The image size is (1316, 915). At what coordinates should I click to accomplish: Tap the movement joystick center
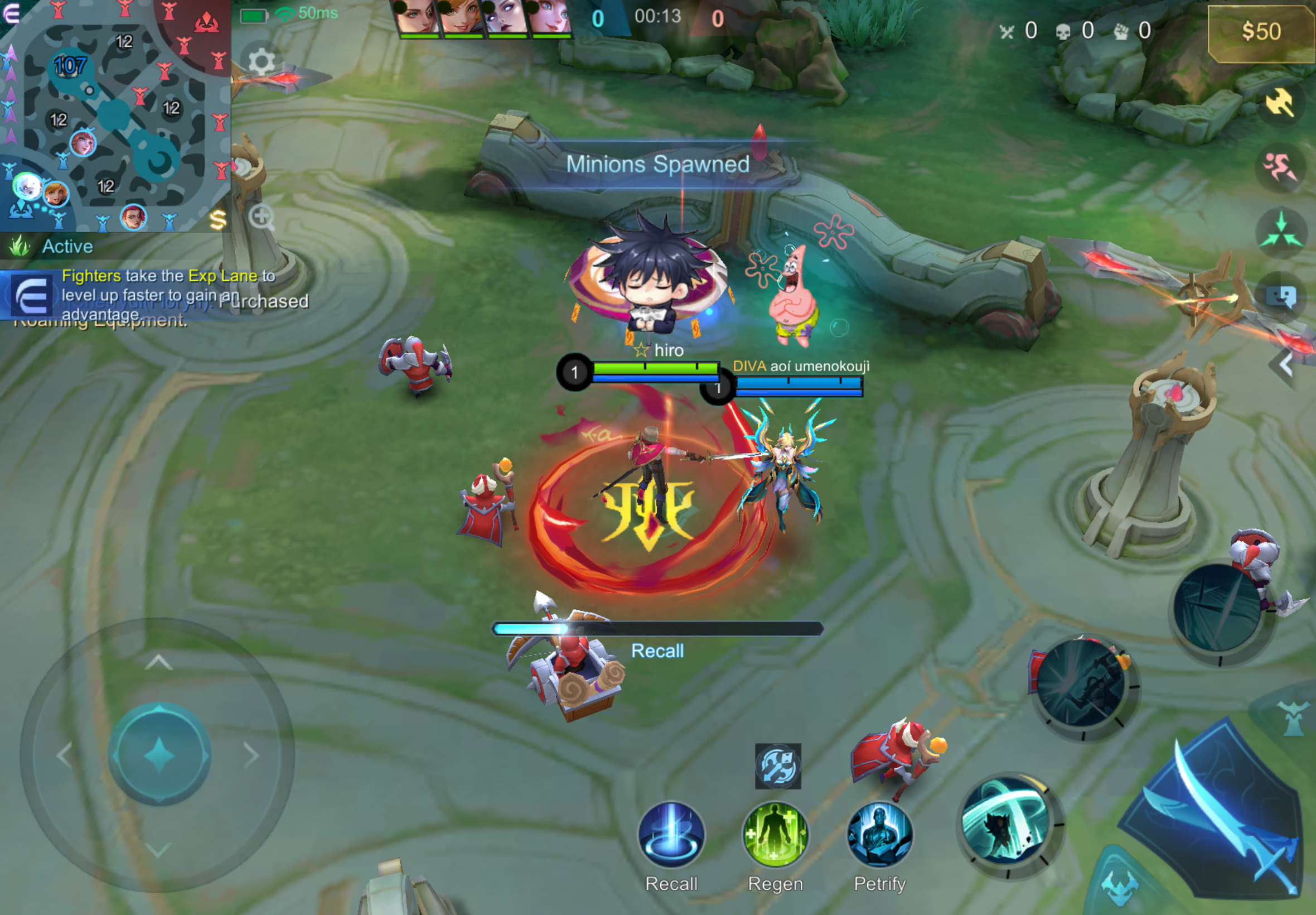pos(159,754)
